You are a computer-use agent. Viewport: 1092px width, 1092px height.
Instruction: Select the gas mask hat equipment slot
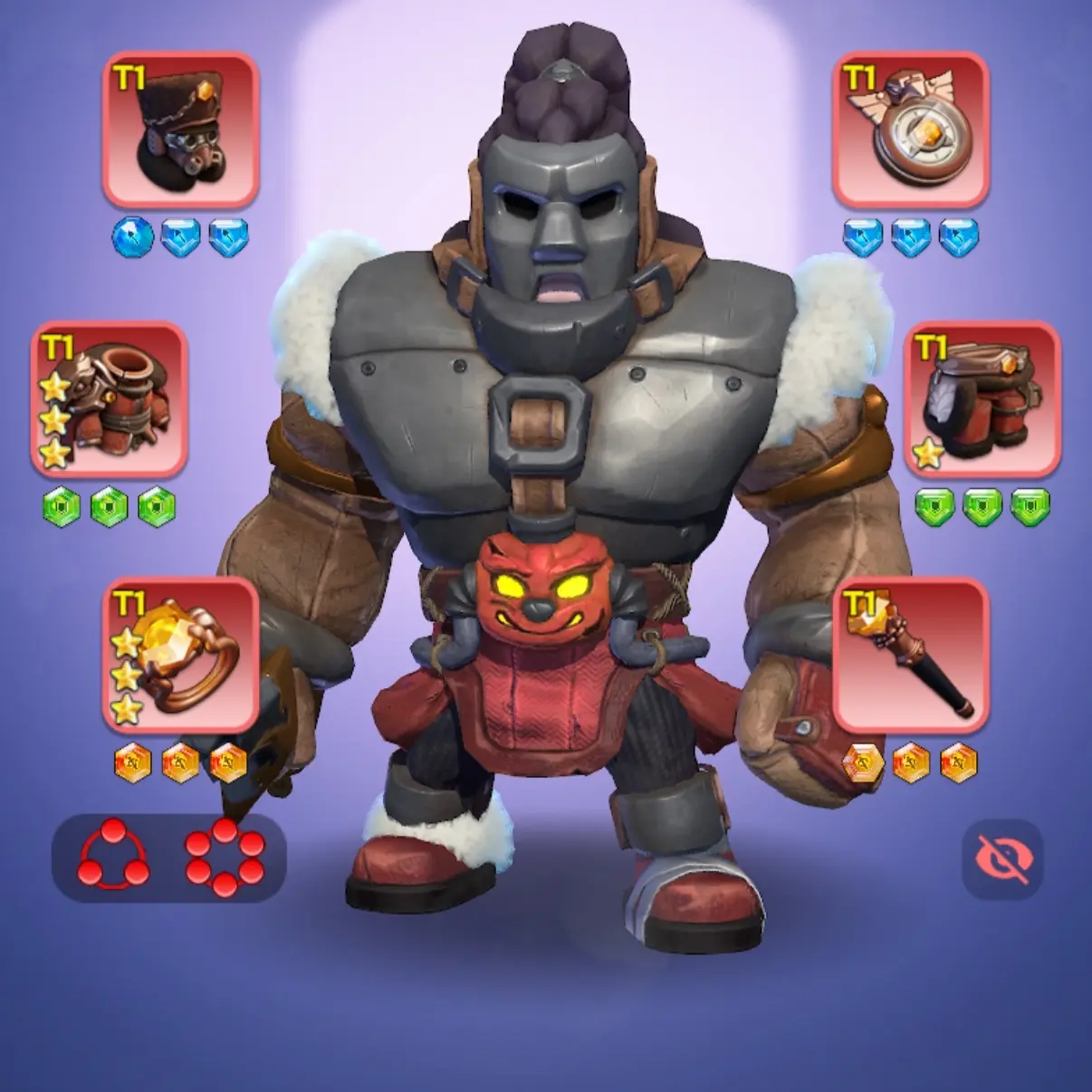[181, 129]
